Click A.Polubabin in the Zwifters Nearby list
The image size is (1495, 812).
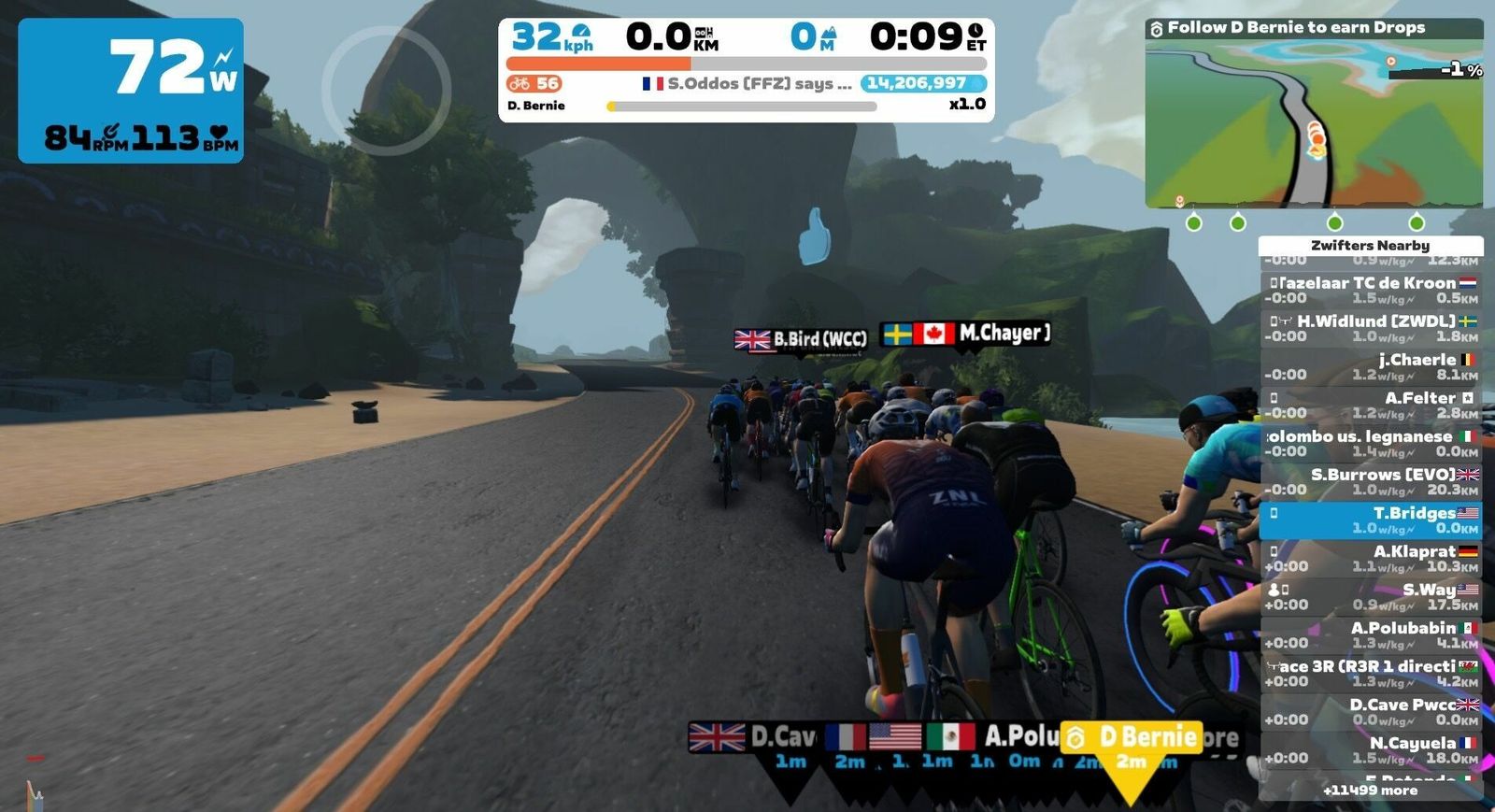tap(1371, 635)
